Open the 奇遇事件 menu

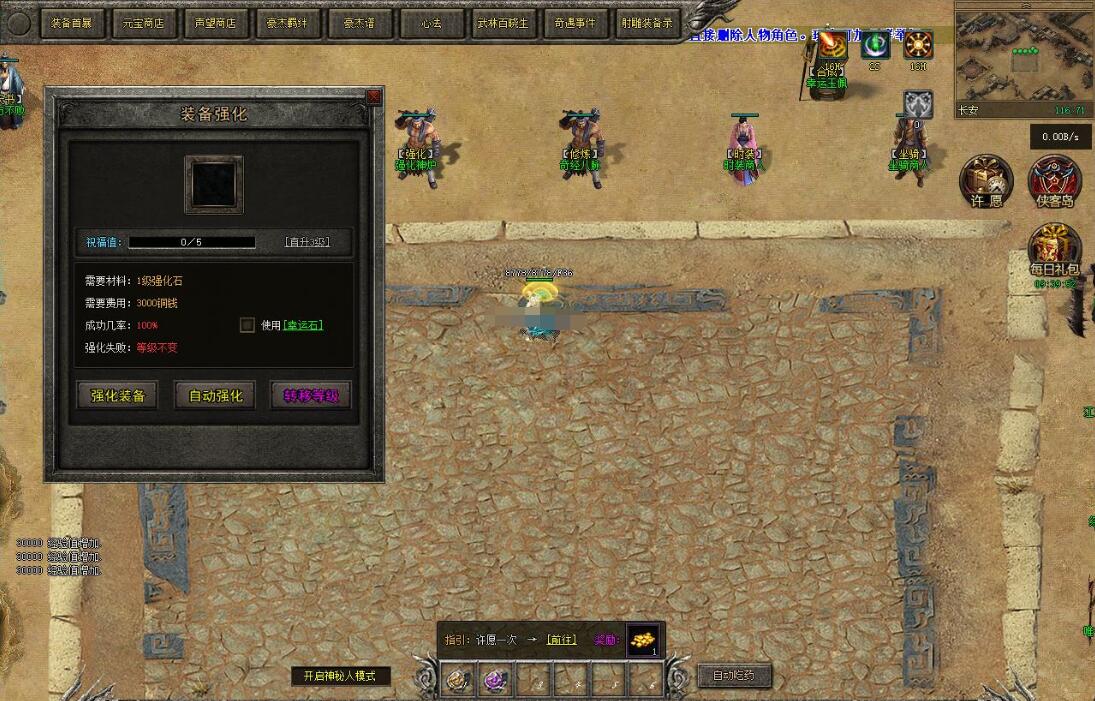click(574, 22)
